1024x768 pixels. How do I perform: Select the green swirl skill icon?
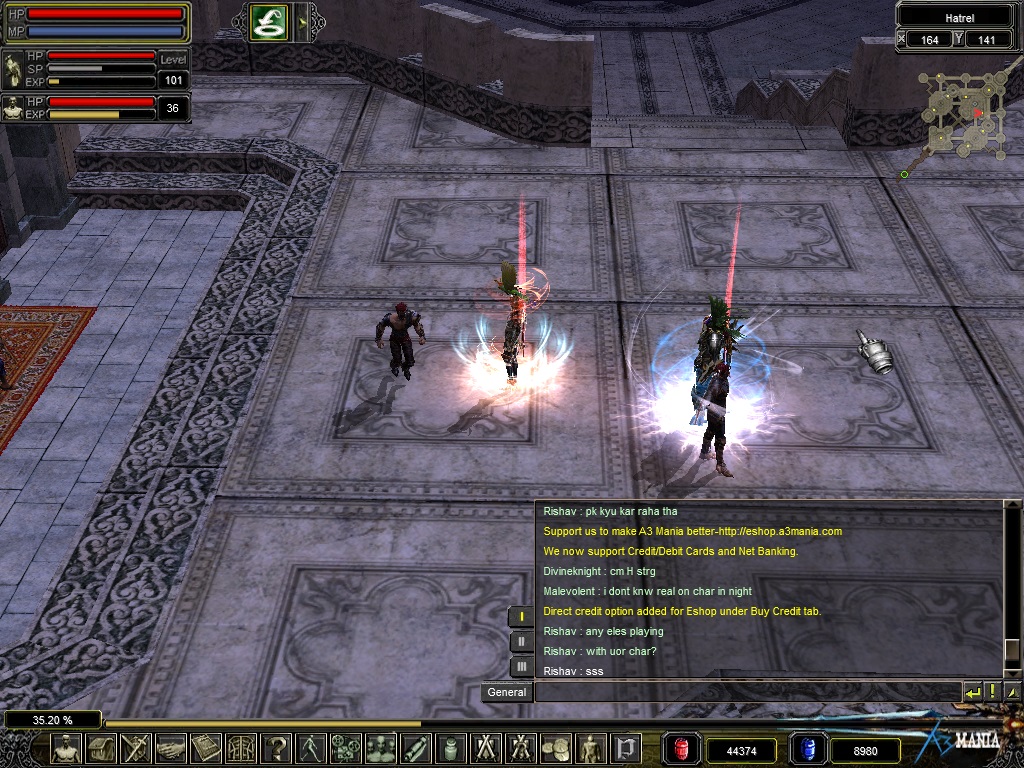click(x=269, y=22)
